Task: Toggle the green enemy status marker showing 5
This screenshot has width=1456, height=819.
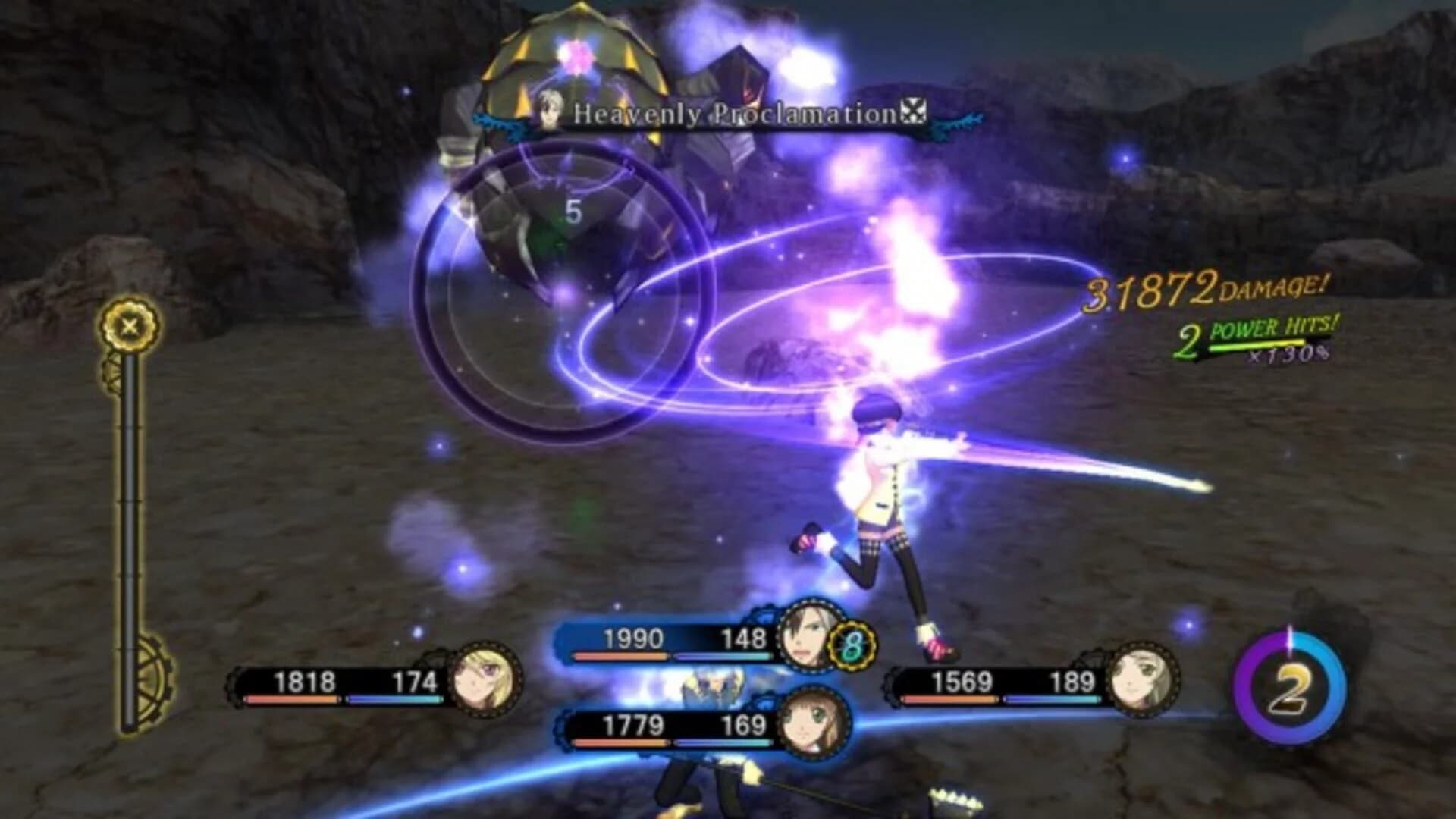Action: pos(573,212)
